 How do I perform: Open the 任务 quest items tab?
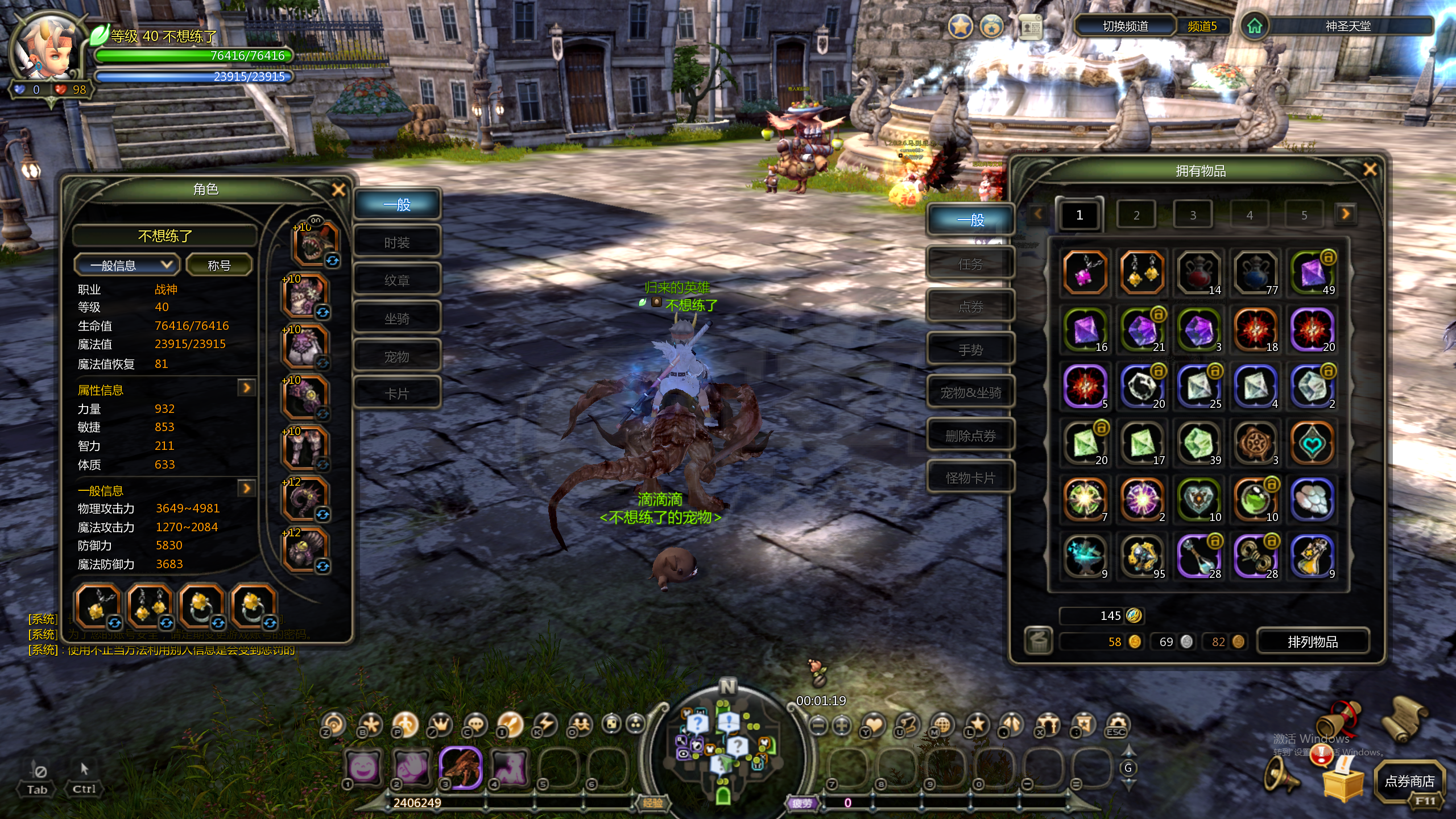tap(970, 264)
